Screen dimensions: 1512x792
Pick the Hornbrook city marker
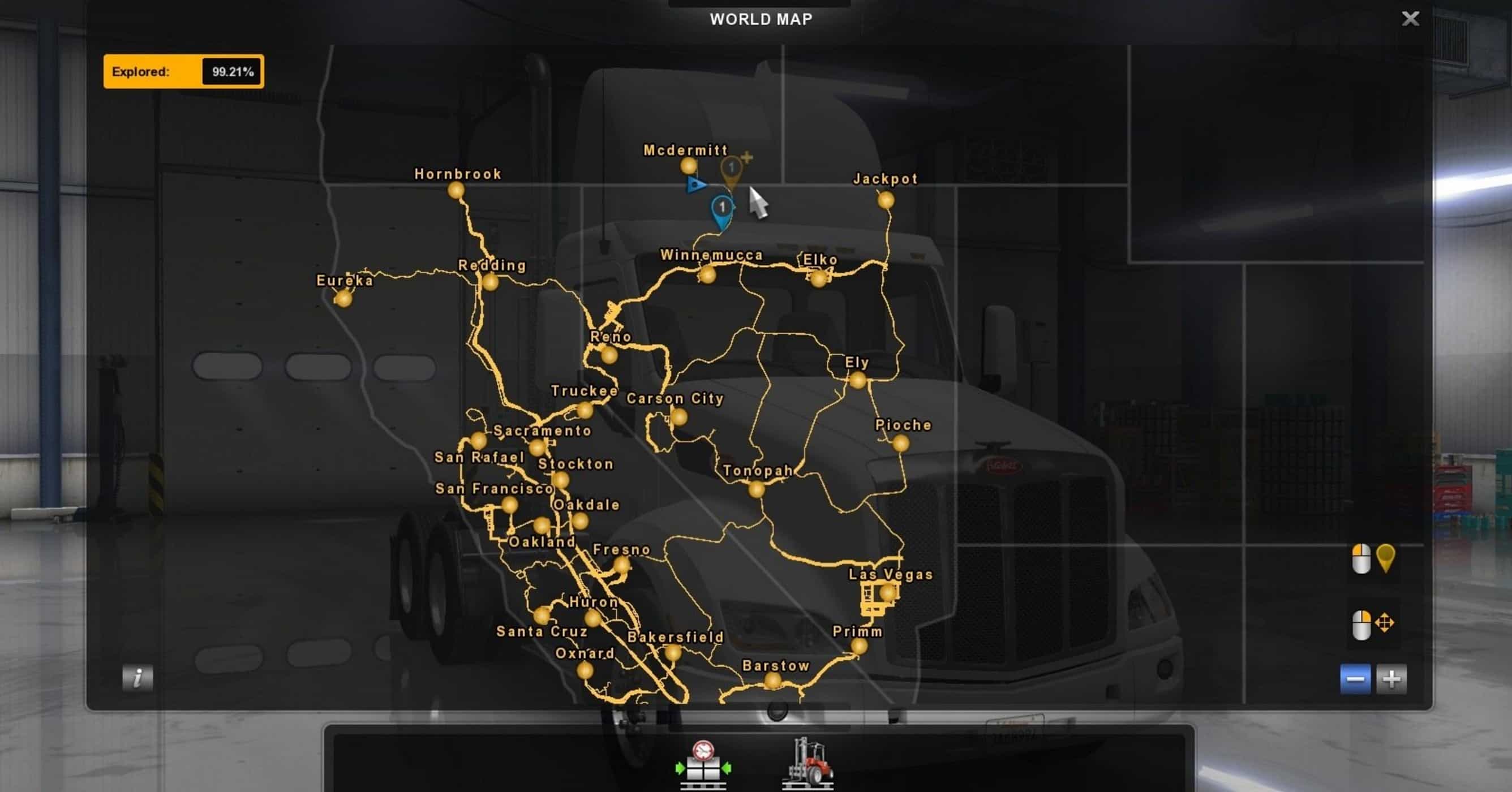click(x=456, y=190)
